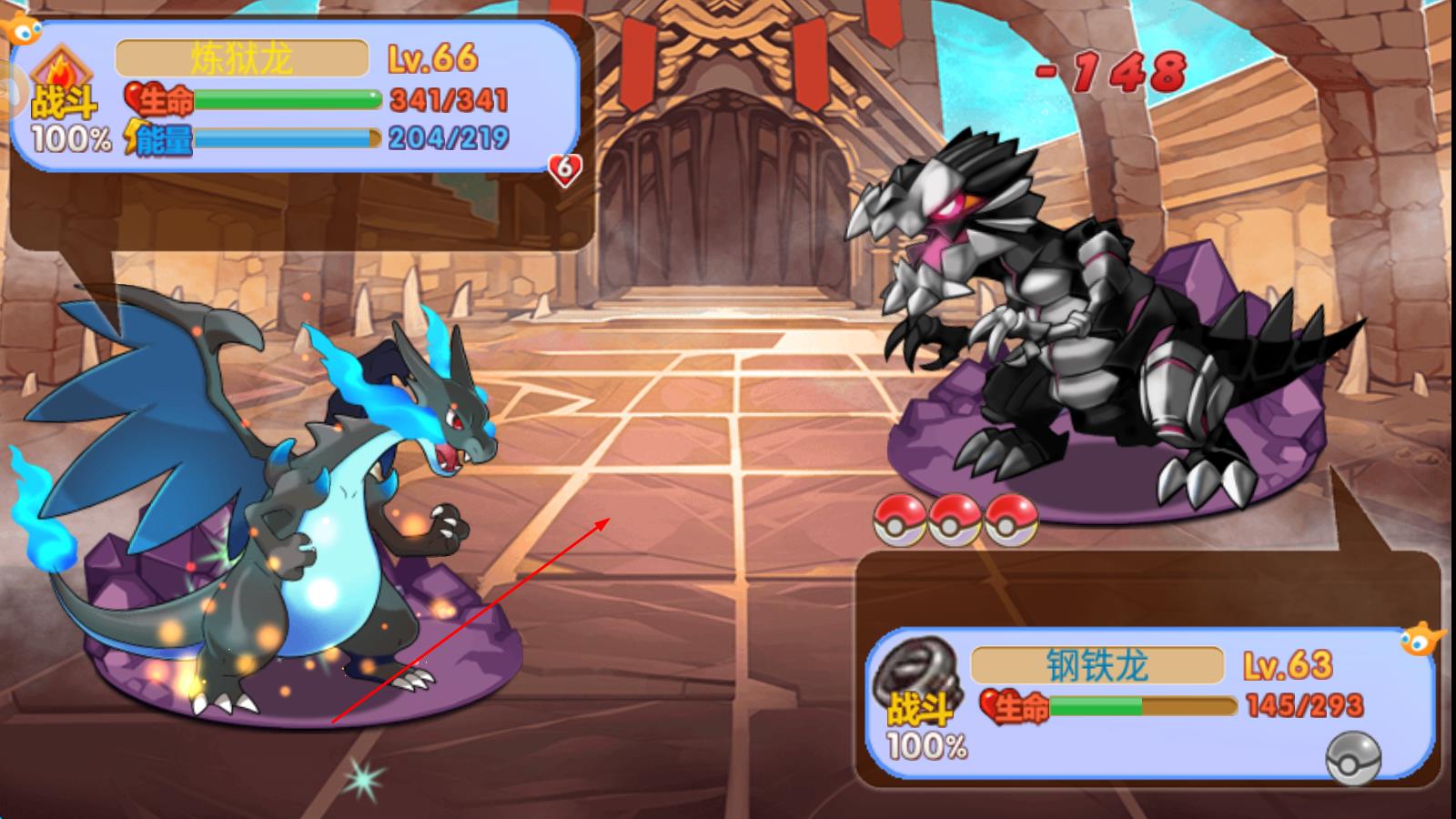This screenshot has height=819, width=1456.
Task: Click the gray capture ball icon
Action: [1353, 757]
